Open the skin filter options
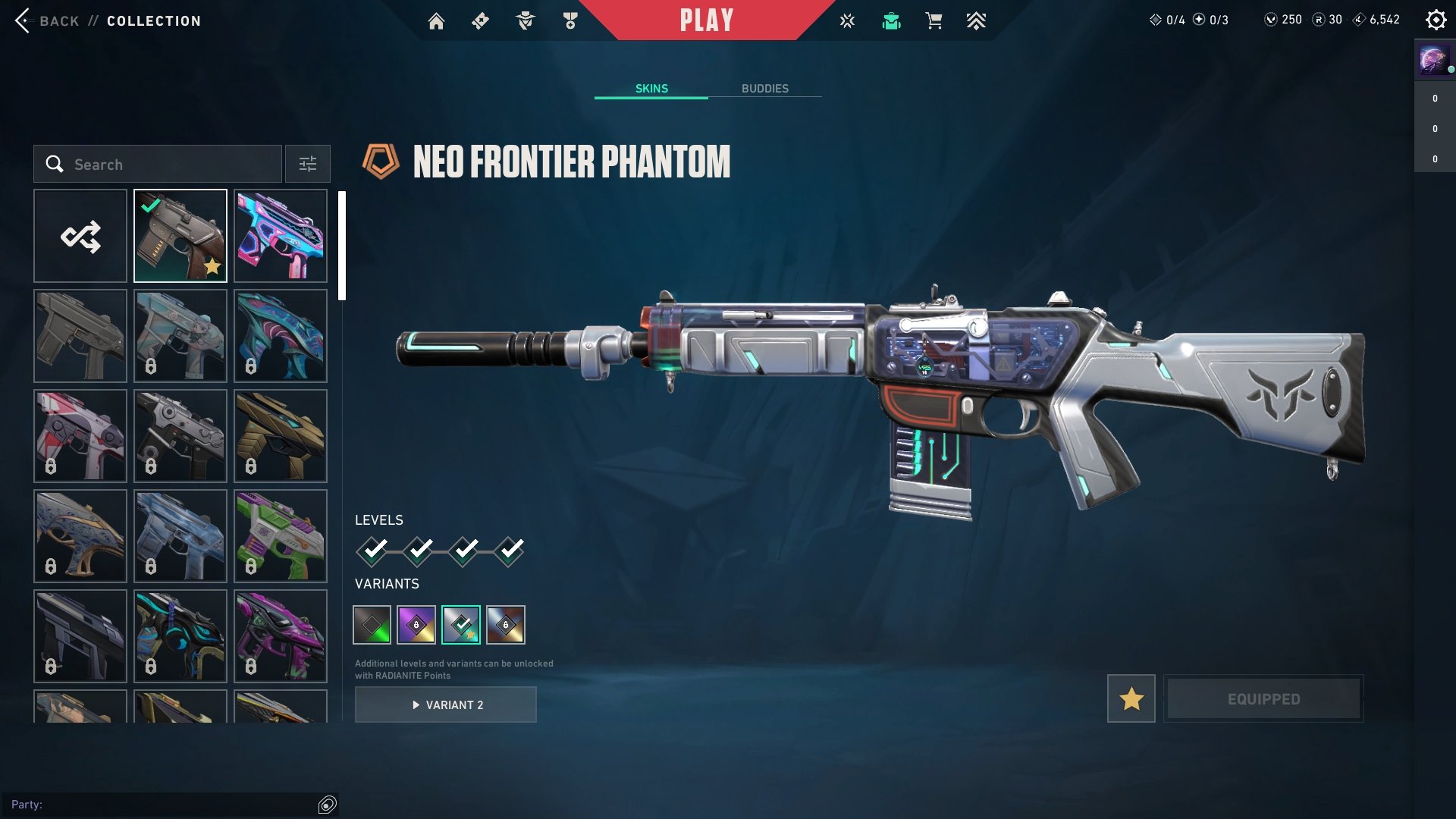The height and width of the screenshot is (819, 1456). point(308,165)
